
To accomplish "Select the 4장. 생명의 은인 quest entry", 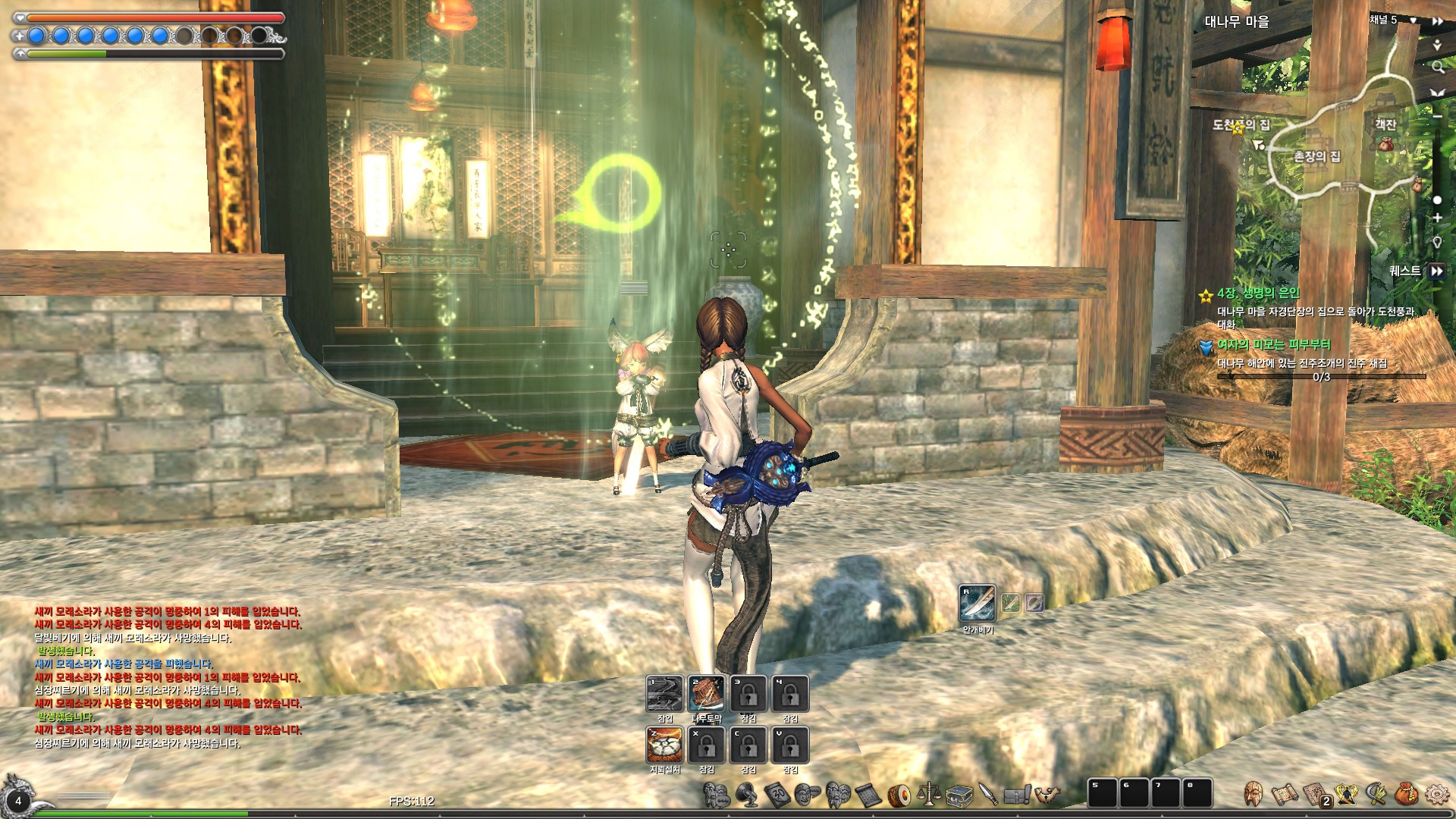I will (x=1258, y=293).
